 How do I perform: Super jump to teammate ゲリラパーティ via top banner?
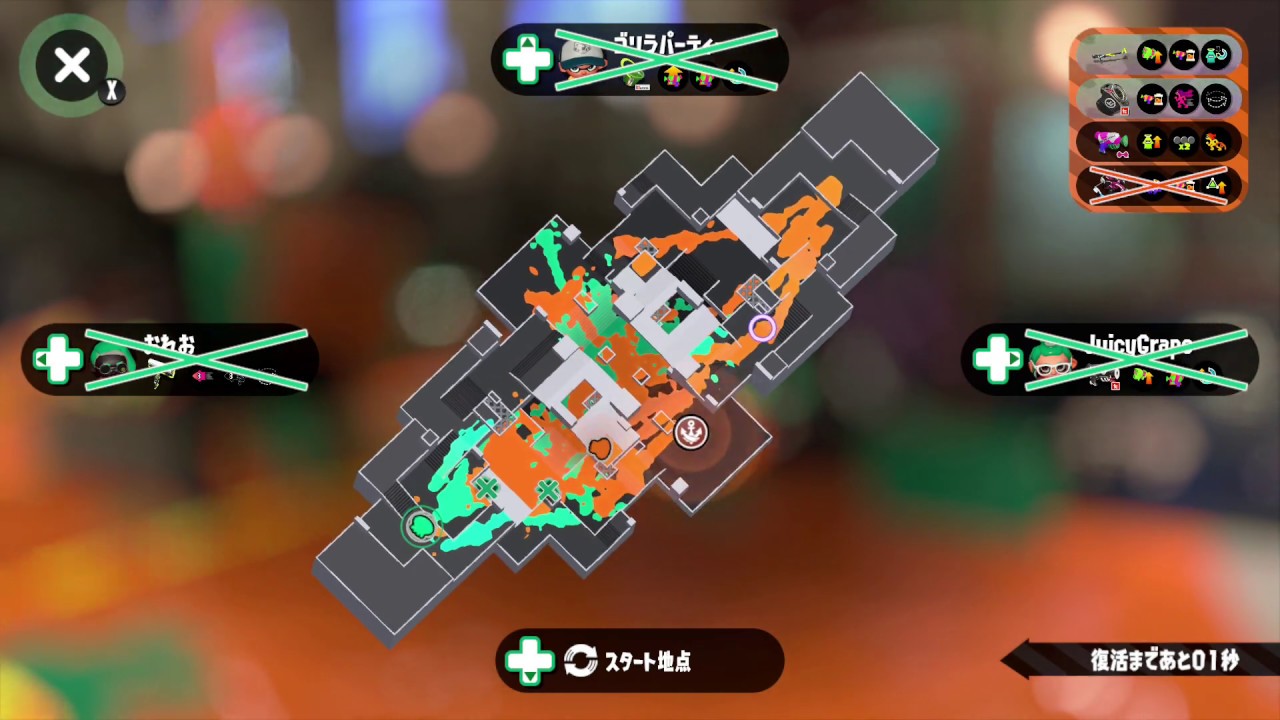coord(640,60)
